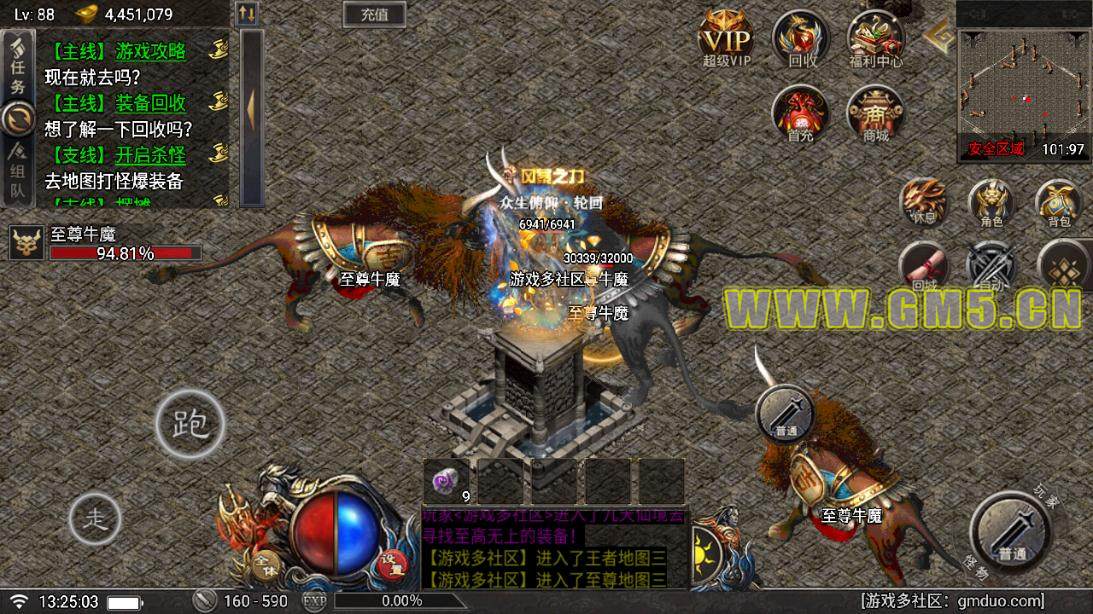Open the 角色 character sheet
1093x614 pixels.
tap(992, 202)
